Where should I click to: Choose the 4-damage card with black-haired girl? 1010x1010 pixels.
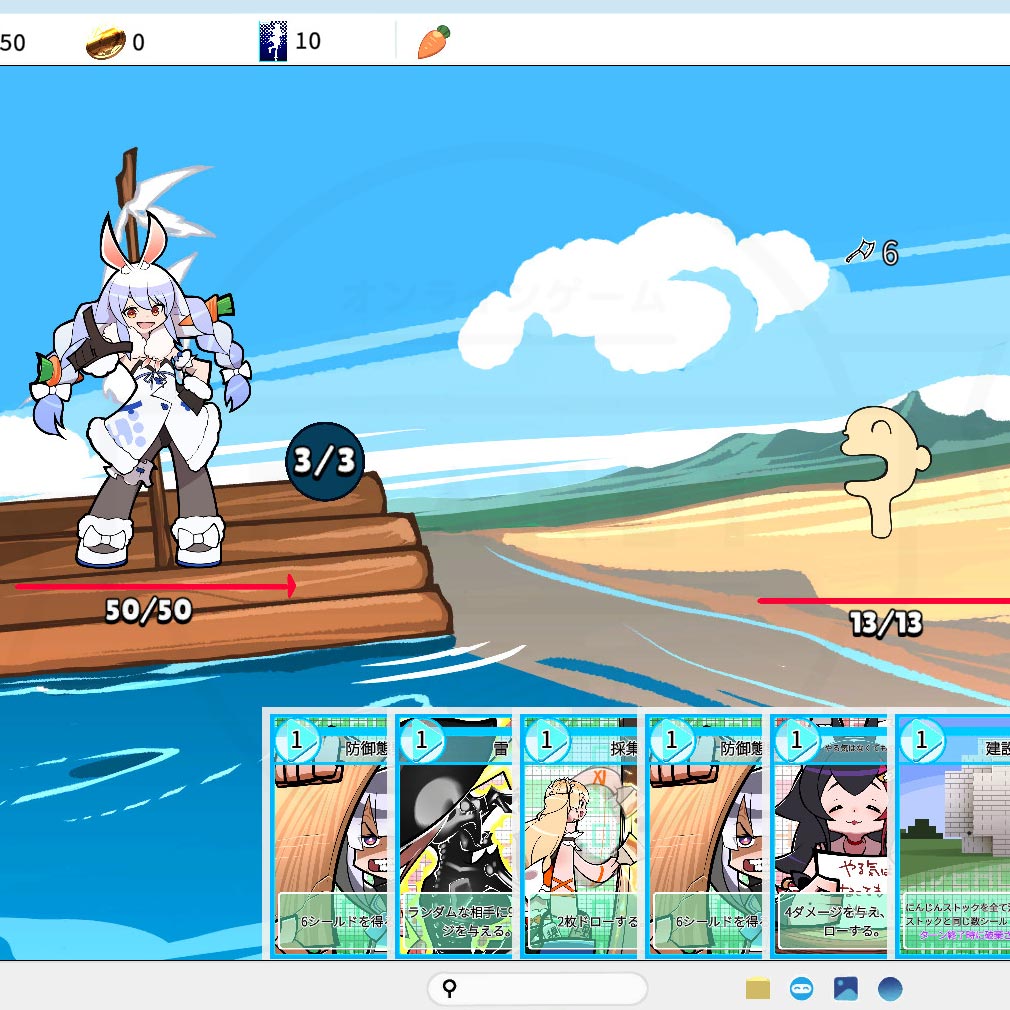pos(829,835)
